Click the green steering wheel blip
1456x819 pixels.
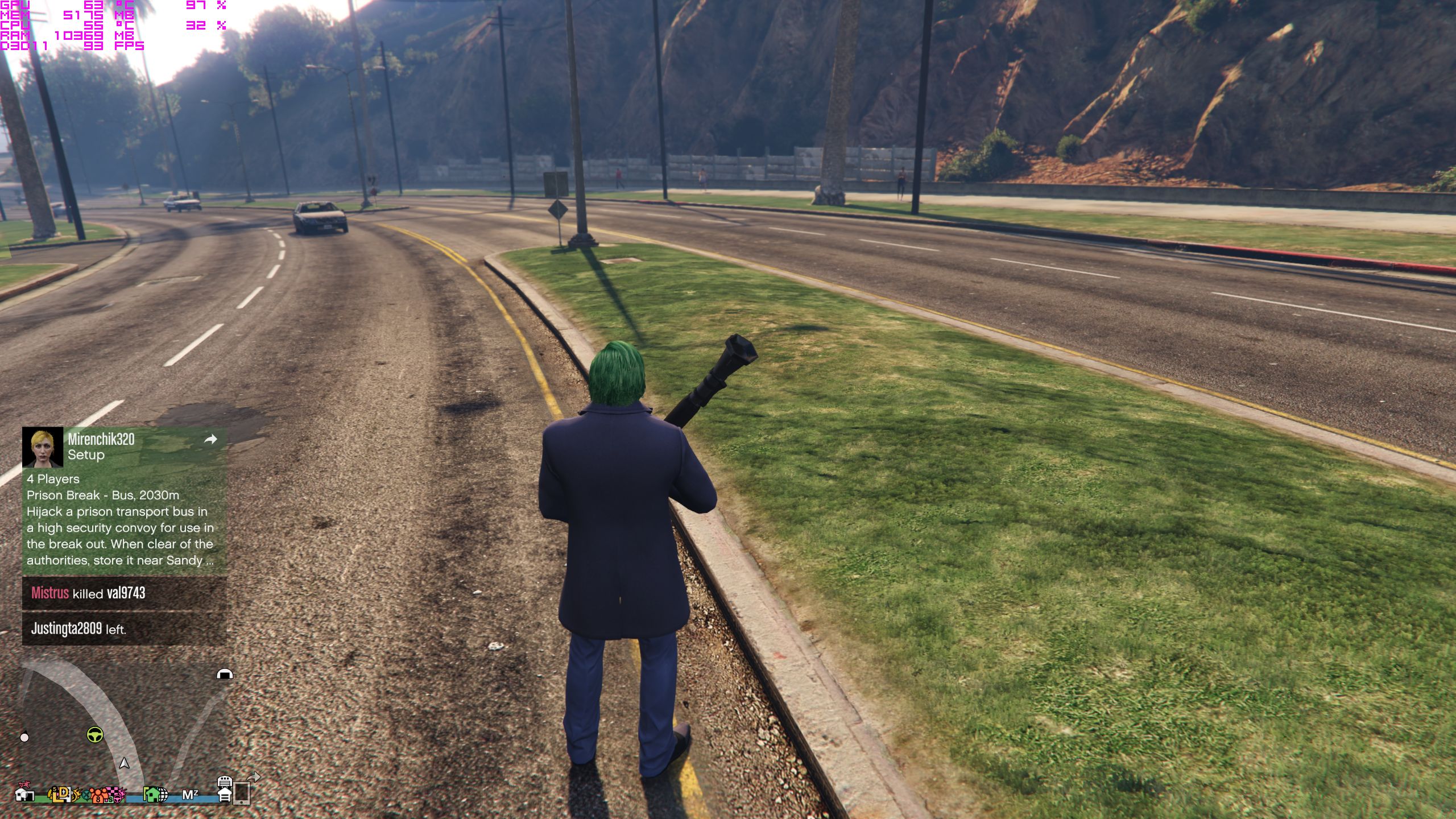95,735
